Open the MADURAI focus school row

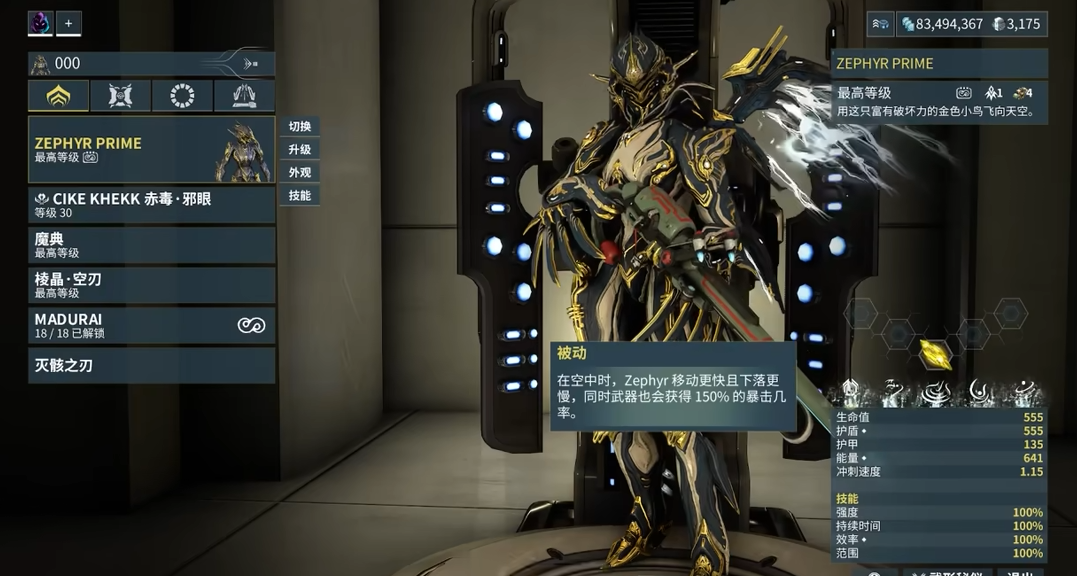(x=151, y=325)
